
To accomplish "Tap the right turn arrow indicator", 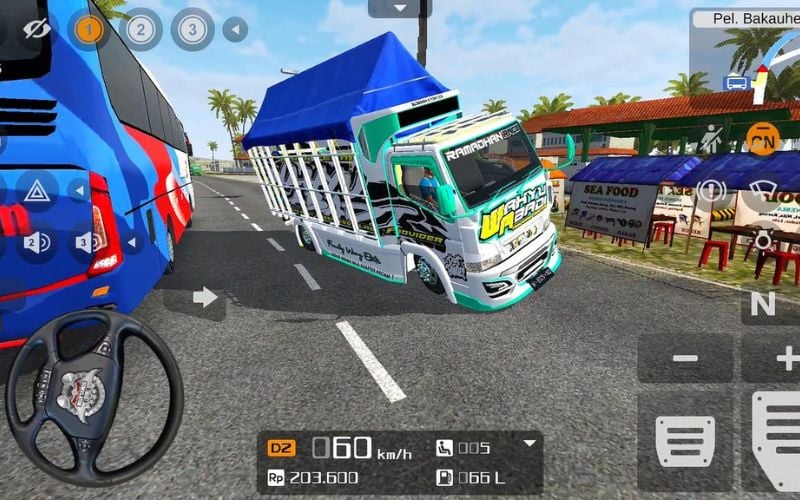I will tap(204, 297).
